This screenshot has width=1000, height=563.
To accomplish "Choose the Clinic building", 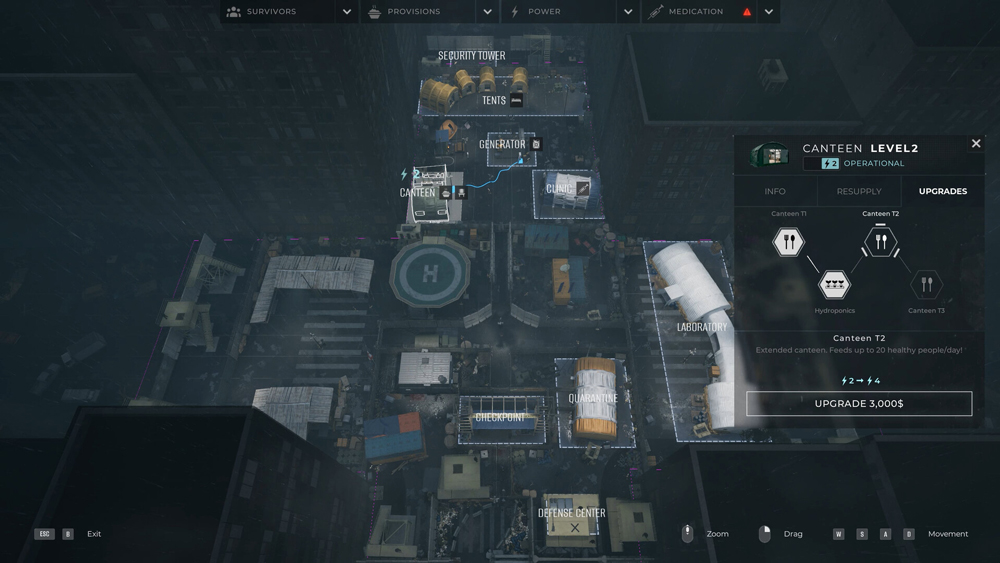I will (x=559, y=189).
